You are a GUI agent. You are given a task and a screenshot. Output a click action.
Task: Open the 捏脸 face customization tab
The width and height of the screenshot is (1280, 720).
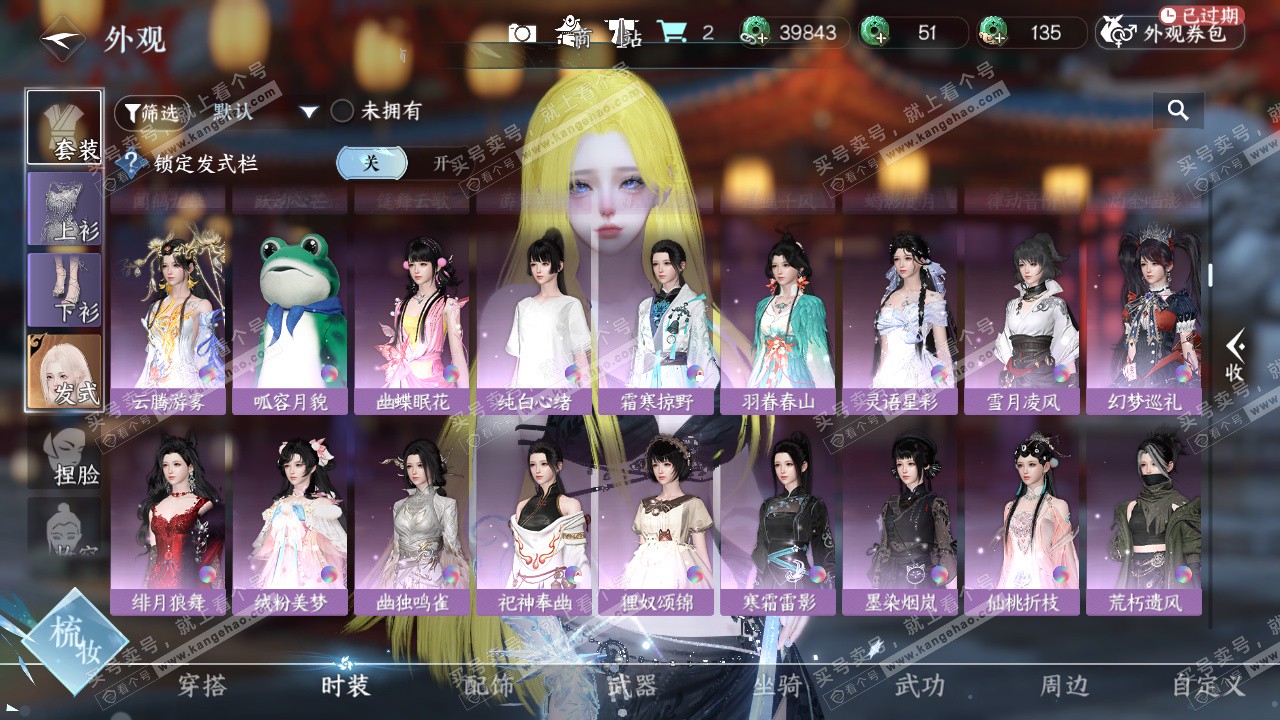65,457
